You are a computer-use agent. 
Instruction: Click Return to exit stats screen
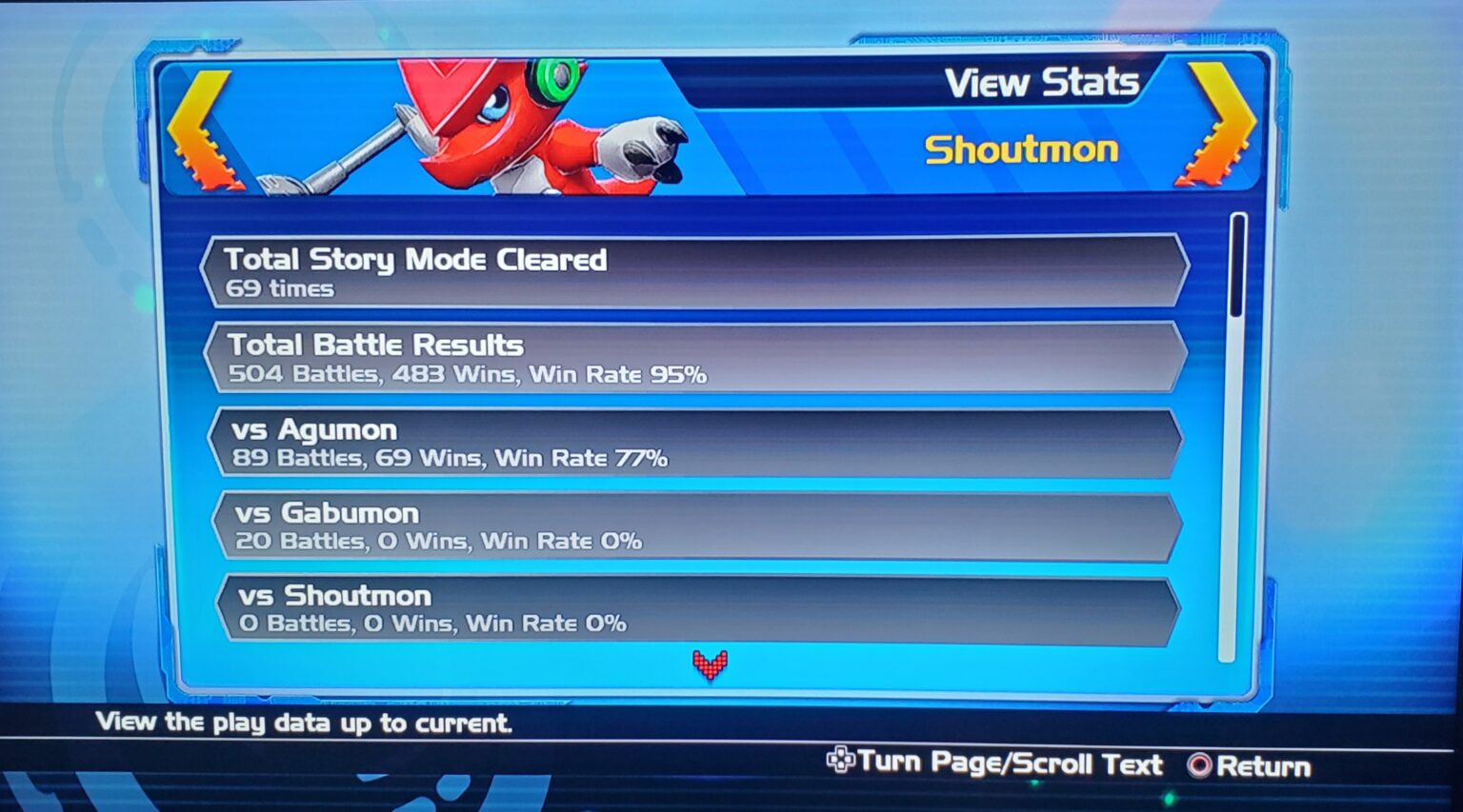[x=1253, y=764]
